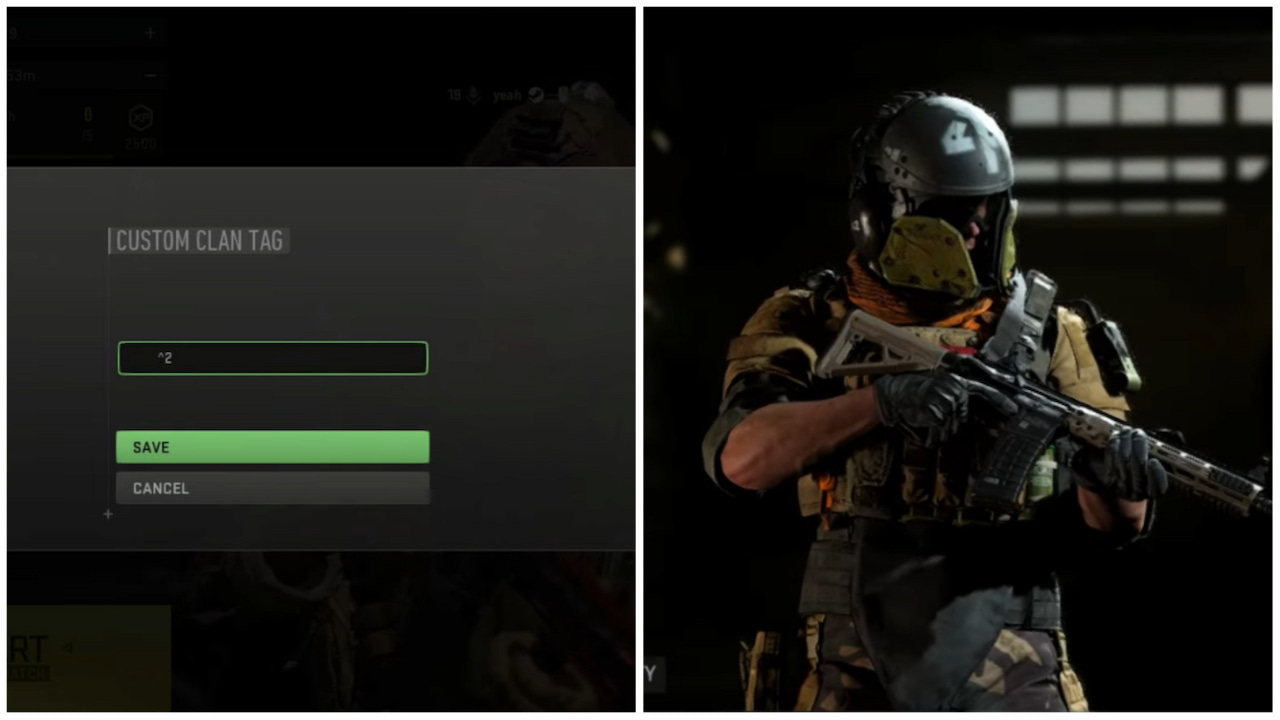Click the speaker arrow icon next to START
The width and height of the screenshot is (1280, 720).
pyautogui.click(x=68, y=648)
